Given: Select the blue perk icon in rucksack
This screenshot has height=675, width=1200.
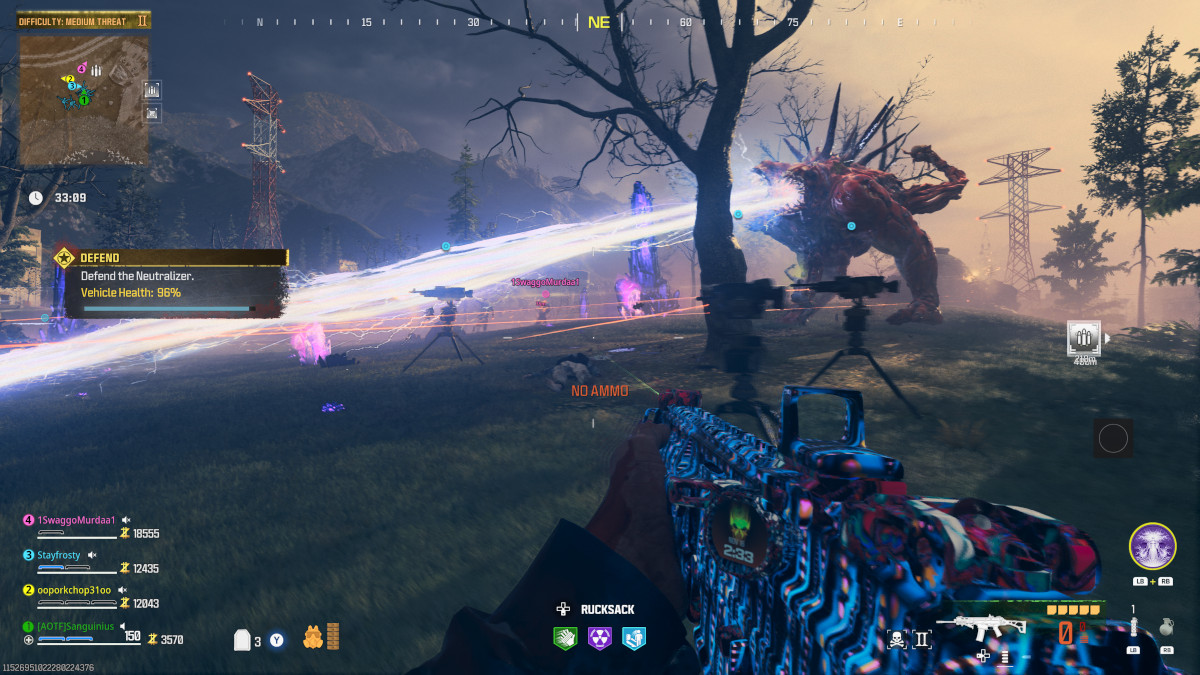Looking at the screenshot, I should click(633, 637).
